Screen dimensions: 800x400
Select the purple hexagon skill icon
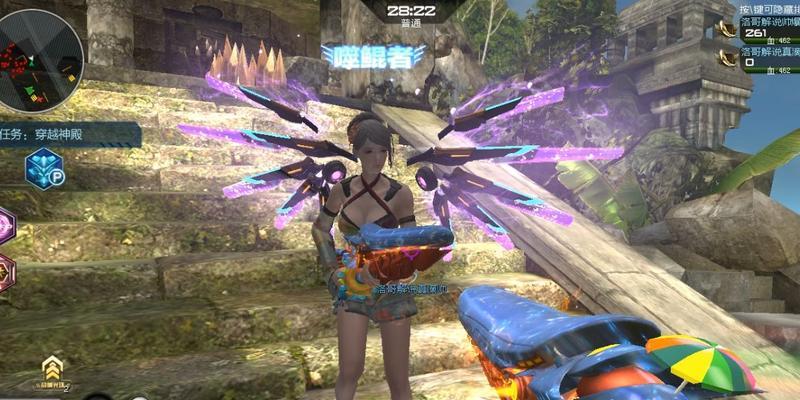coord(5,226)
